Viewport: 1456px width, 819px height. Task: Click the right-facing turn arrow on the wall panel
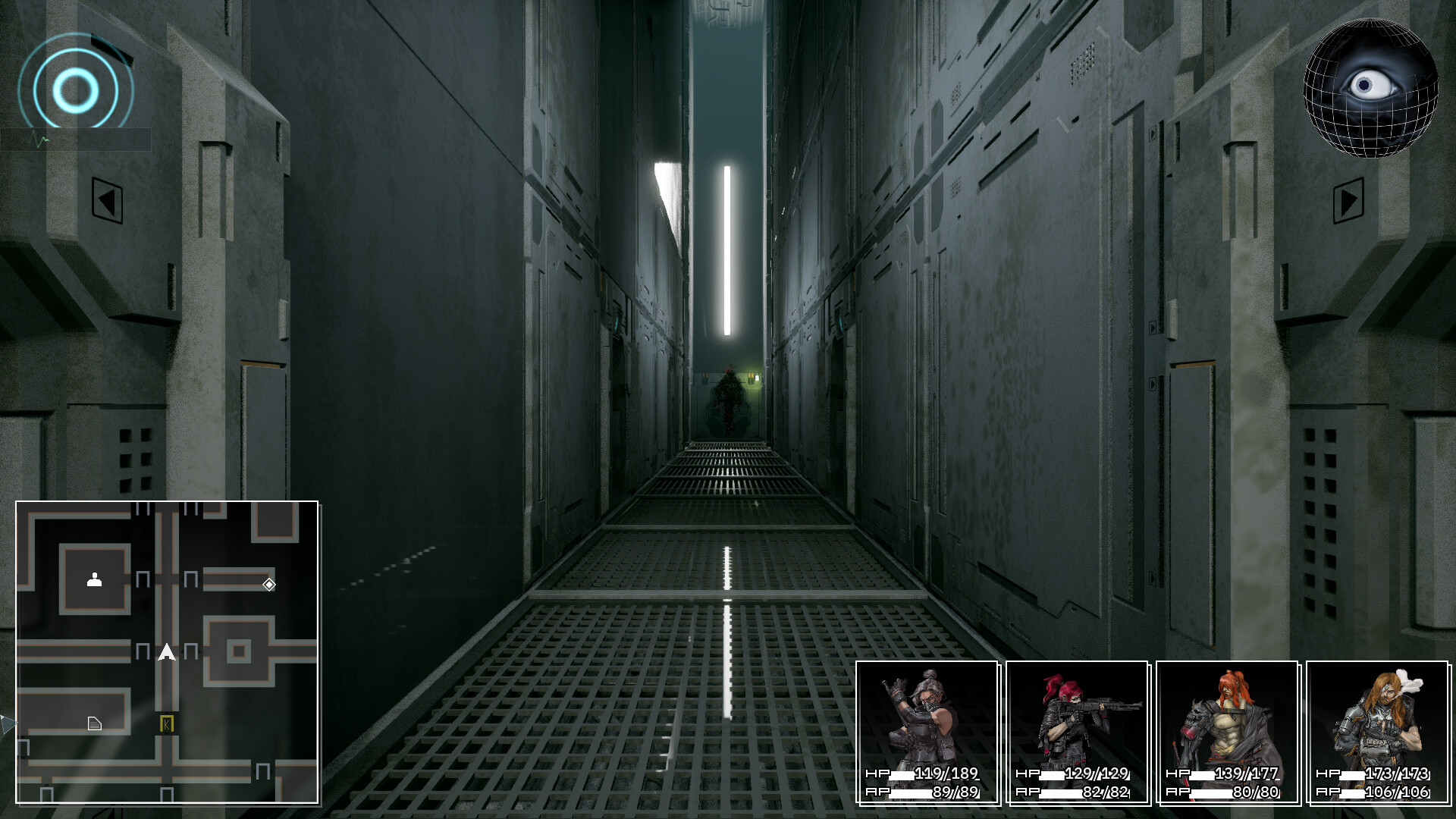pos(1349,200)
